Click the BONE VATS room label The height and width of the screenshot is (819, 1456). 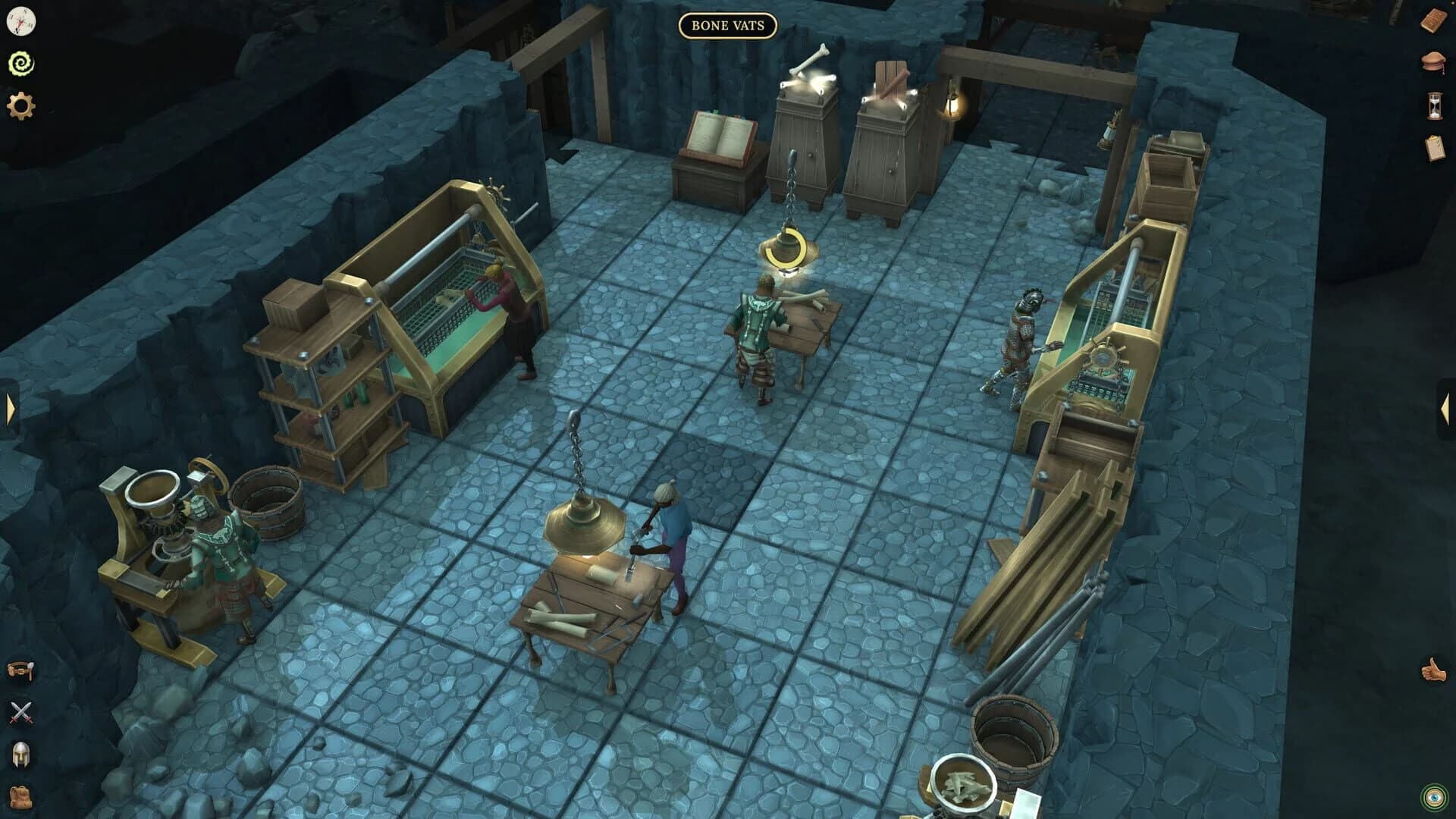[x=726, y=25]
